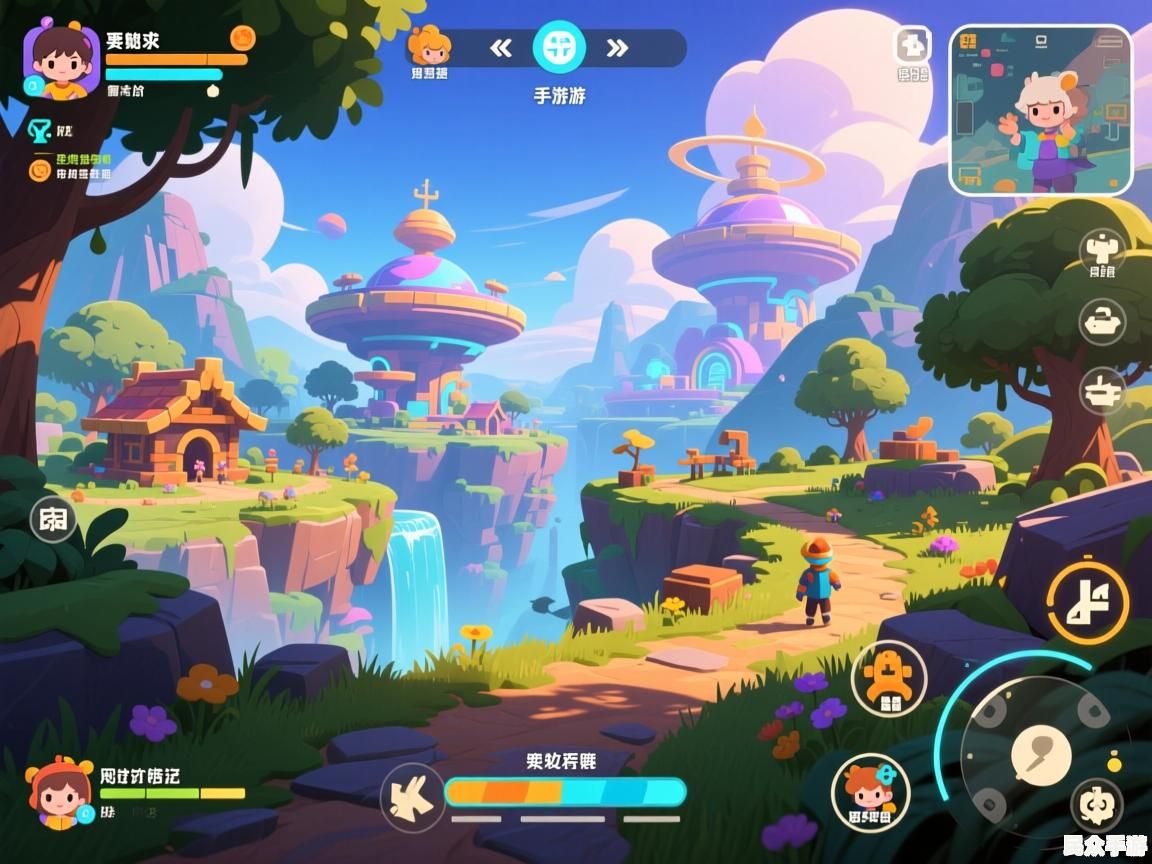Click the right double-arrow in the top bar
The image size is (1152, 864).
click(617, 47)
